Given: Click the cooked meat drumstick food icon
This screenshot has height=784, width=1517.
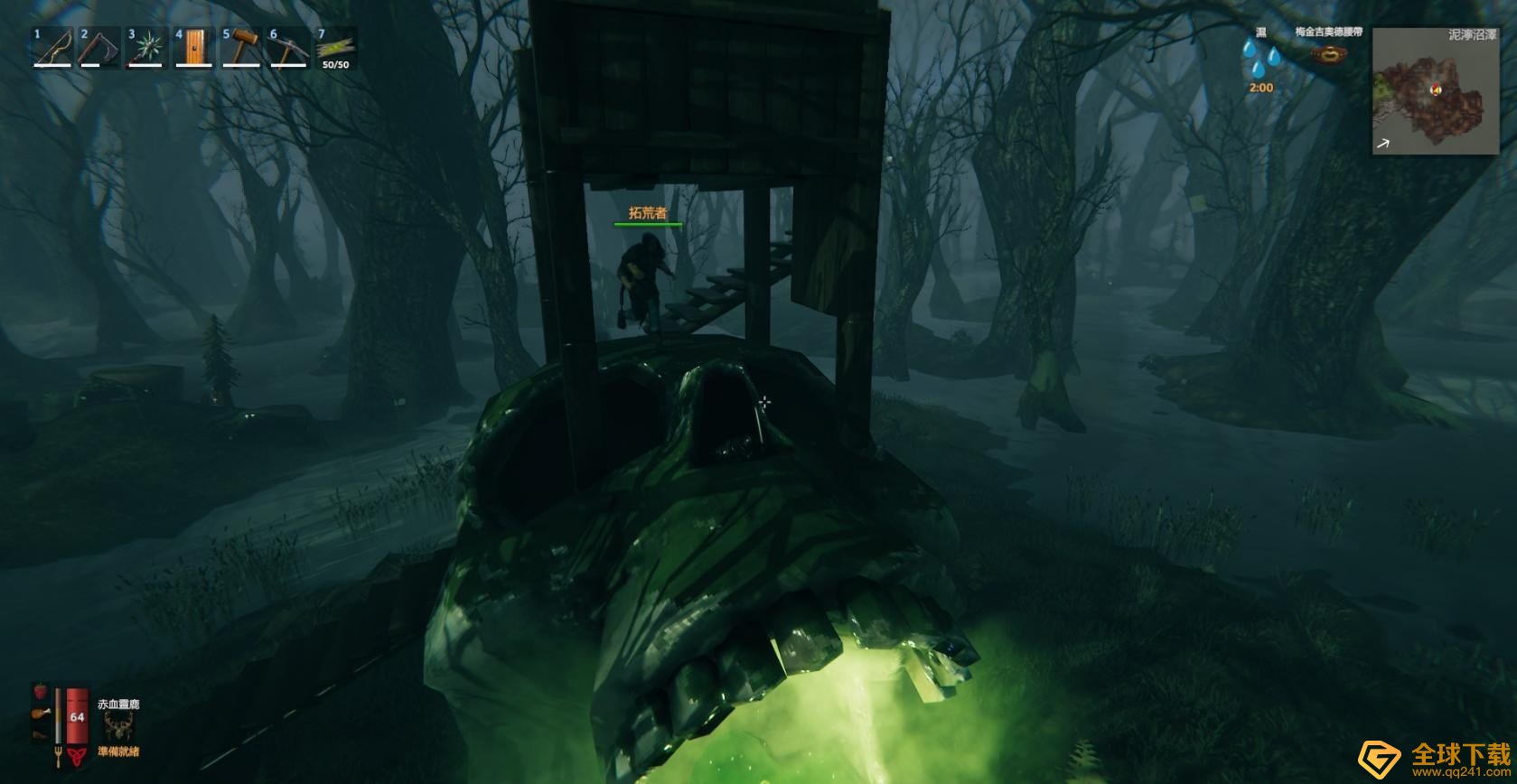Looking at the screenshot, I should tap(39, 714).
